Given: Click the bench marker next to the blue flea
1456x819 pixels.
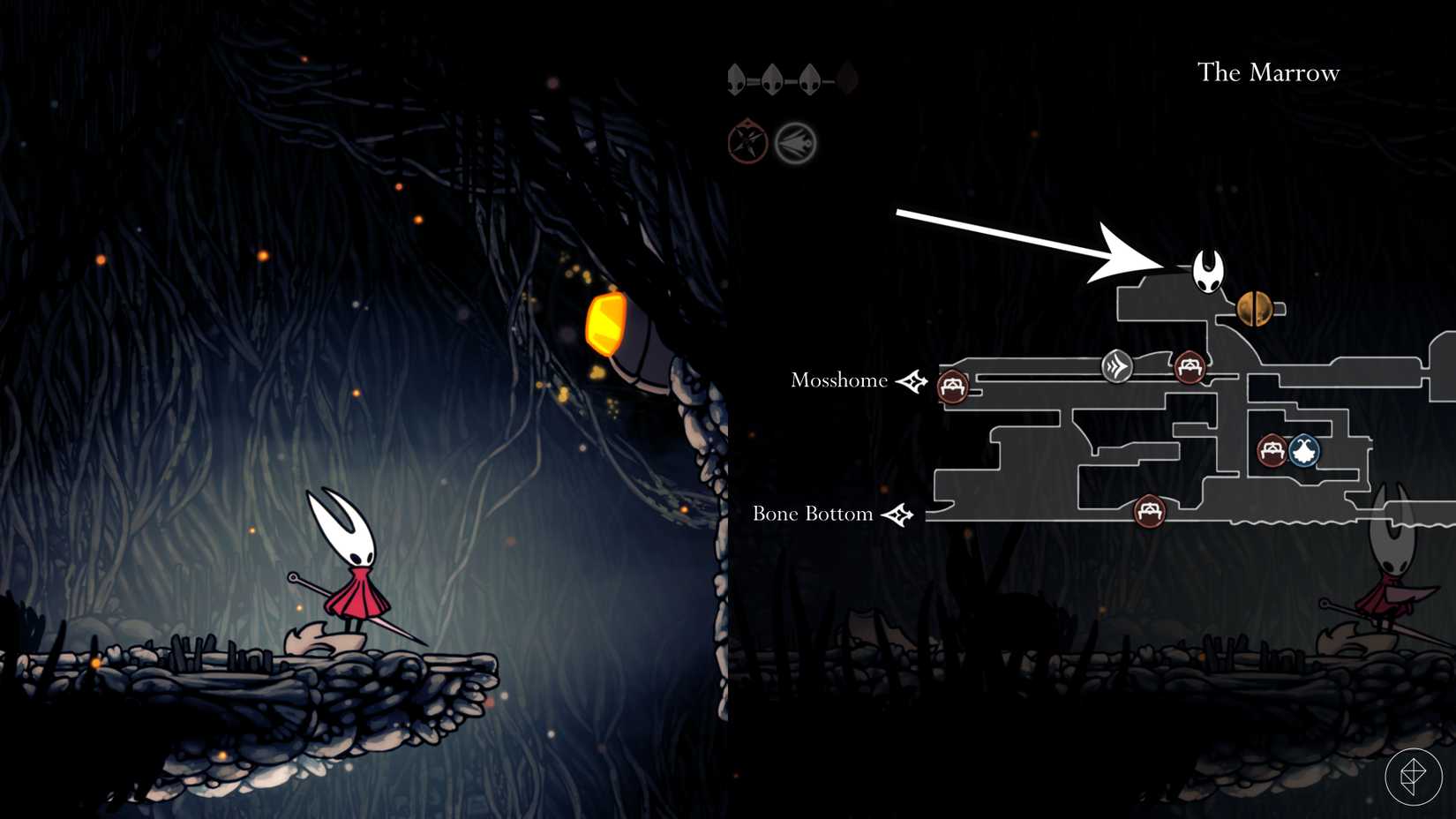Looking at the screenshot, I should pyautogui.click(x=1272, y=450).
